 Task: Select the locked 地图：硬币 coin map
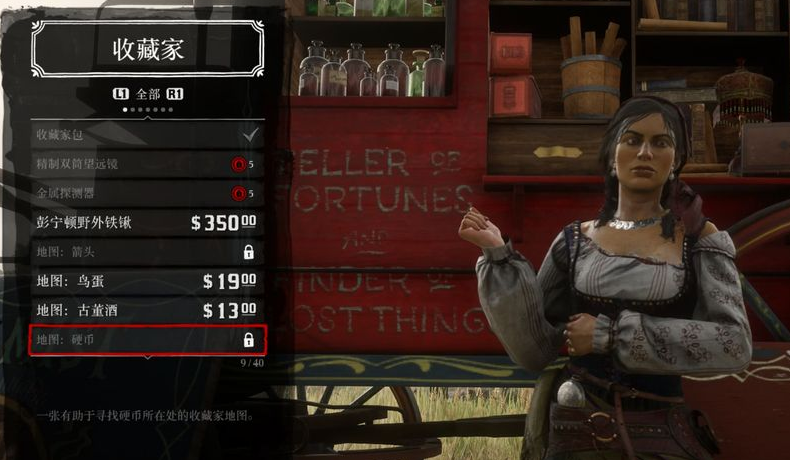click(x=147, y=340)
